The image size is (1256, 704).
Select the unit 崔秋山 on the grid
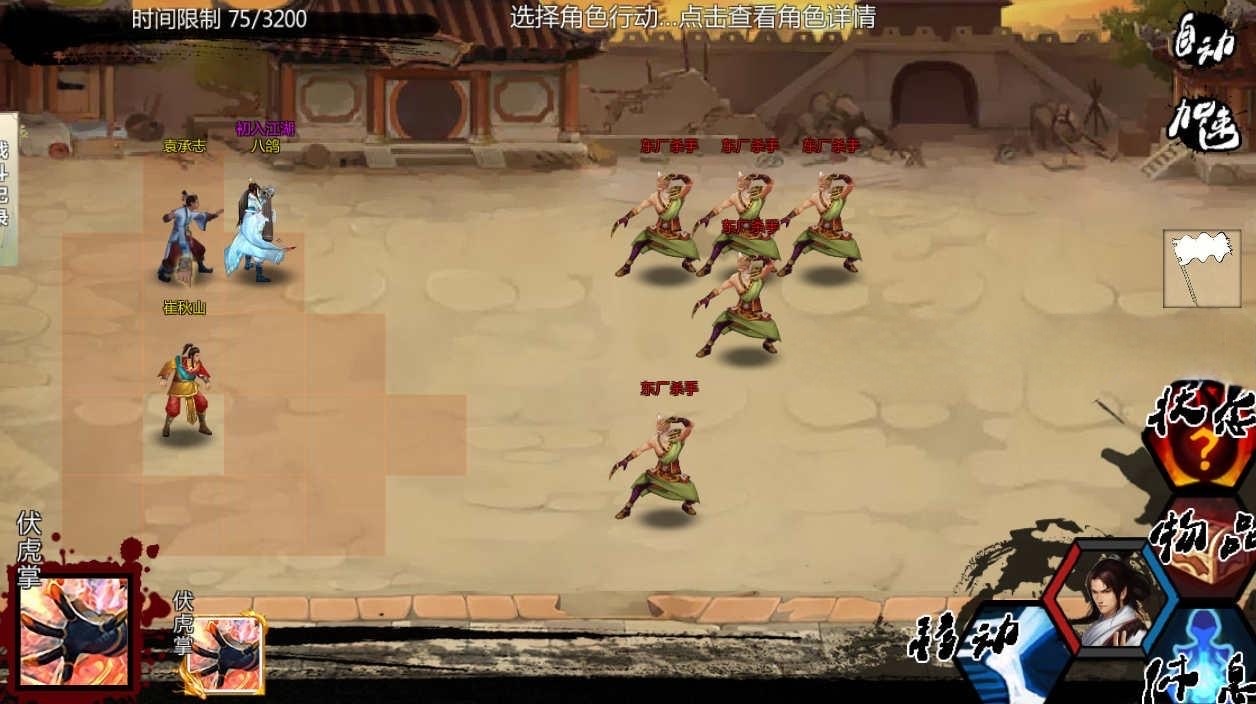185,390
